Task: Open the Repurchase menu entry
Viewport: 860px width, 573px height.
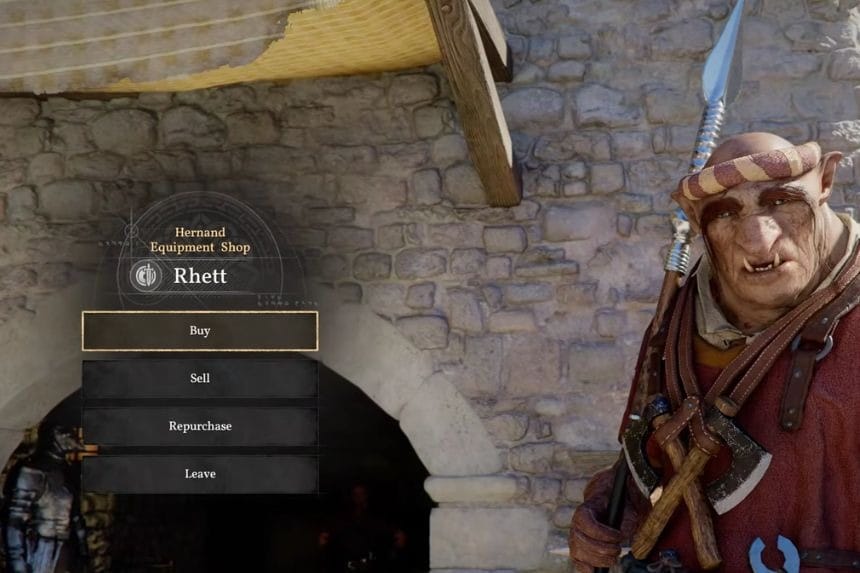Action: [200, 426]
